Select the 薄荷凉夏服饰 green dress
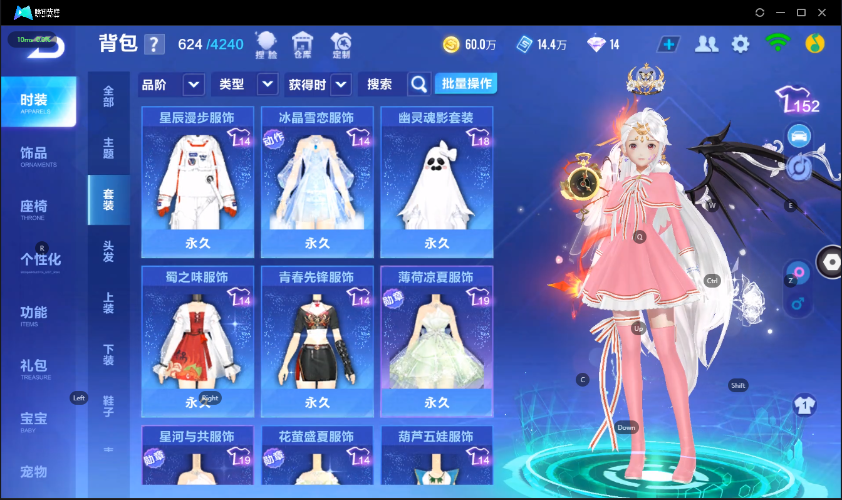The height and width of the screenshot is (500, 842). click(437, 341)
